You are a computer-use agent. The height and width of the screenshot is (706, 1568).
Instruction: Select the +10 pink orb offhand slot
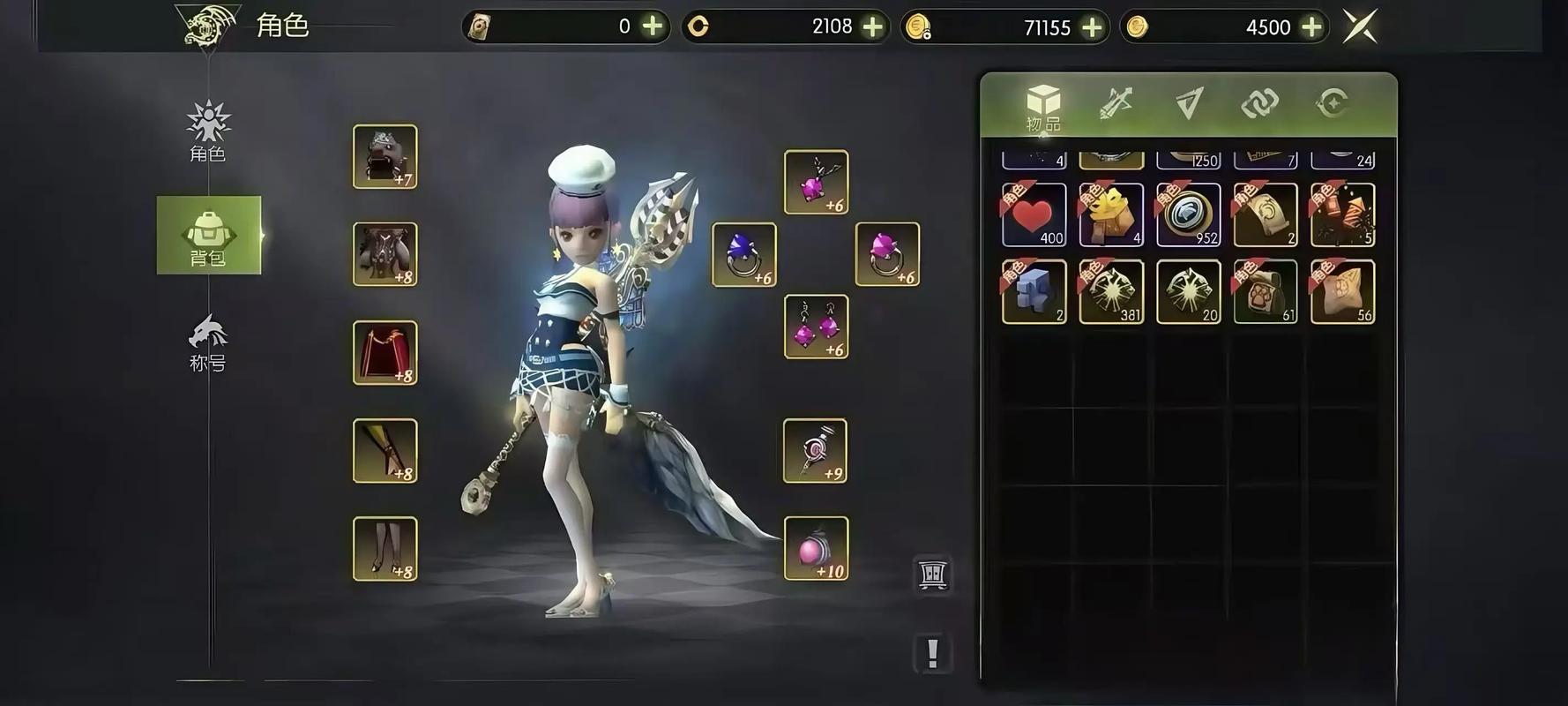point(816,548)
